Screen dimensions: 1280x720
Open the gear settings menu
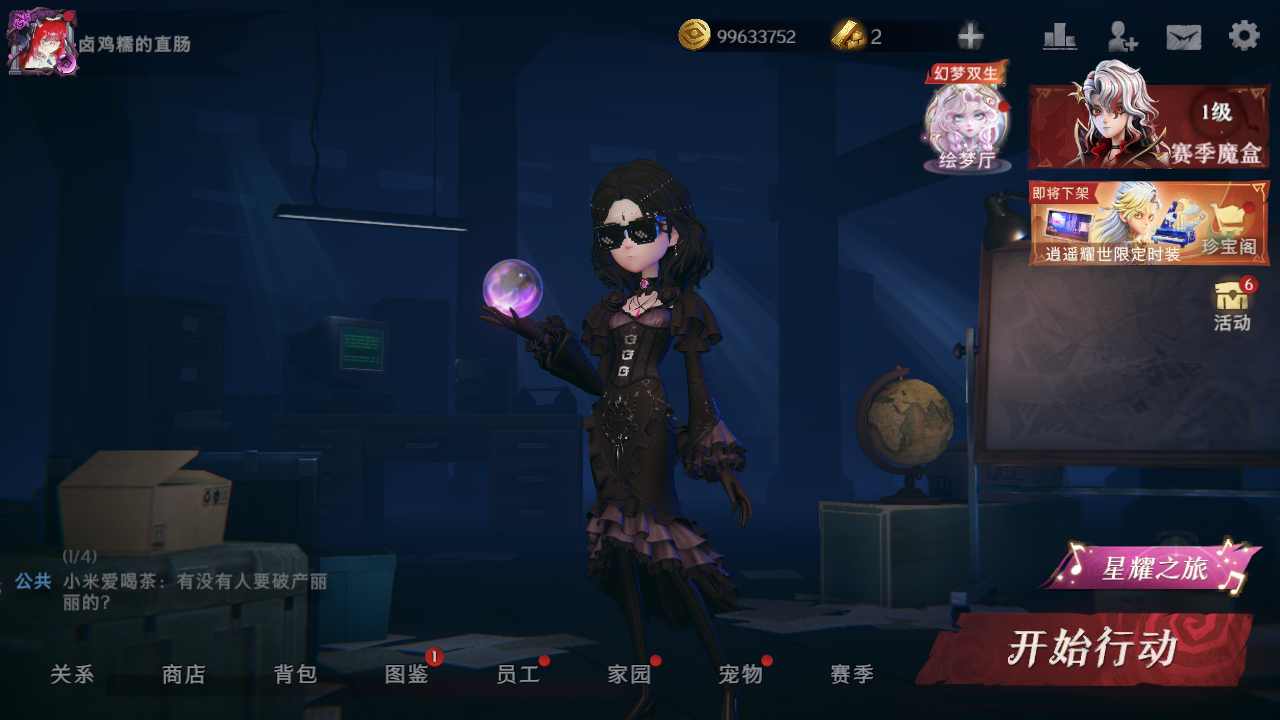tap(1244, 36)
